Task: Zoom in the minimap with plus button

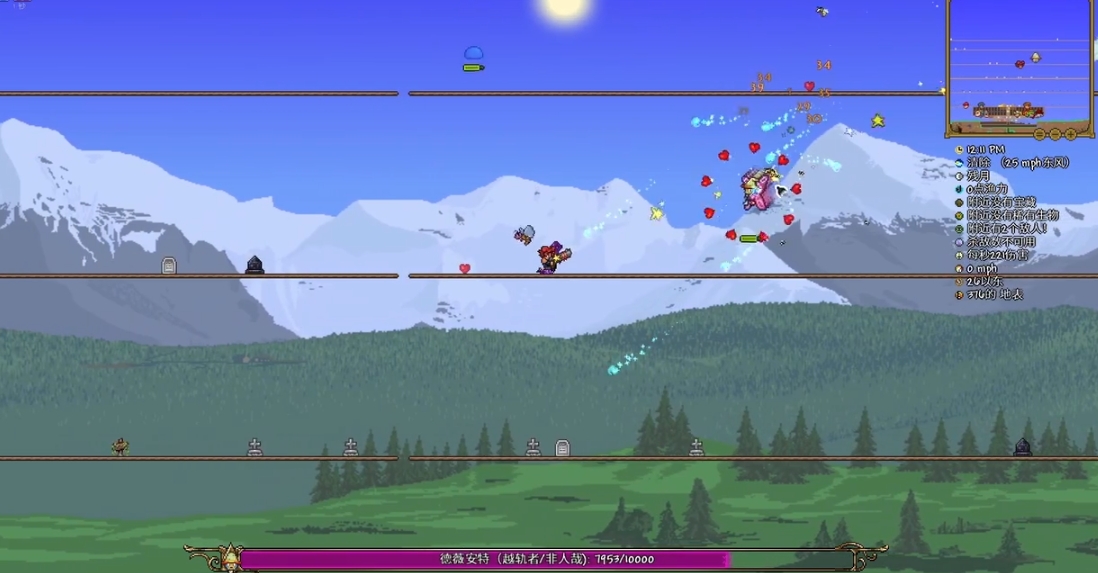Action: pyautogui.click(x=1071, y=133)
